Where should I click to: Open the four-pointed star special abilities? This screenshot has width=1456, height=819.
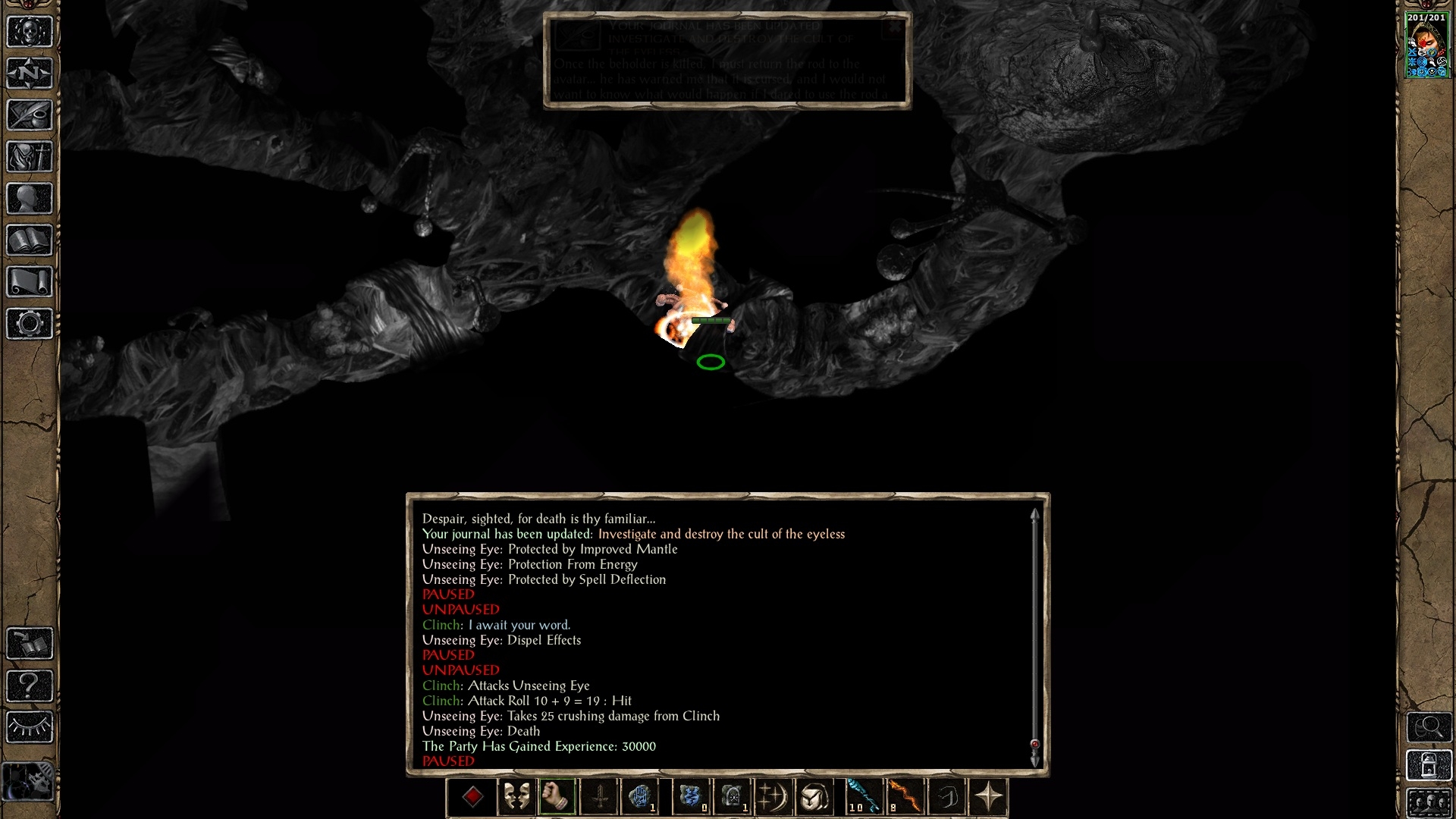point(988,797)
